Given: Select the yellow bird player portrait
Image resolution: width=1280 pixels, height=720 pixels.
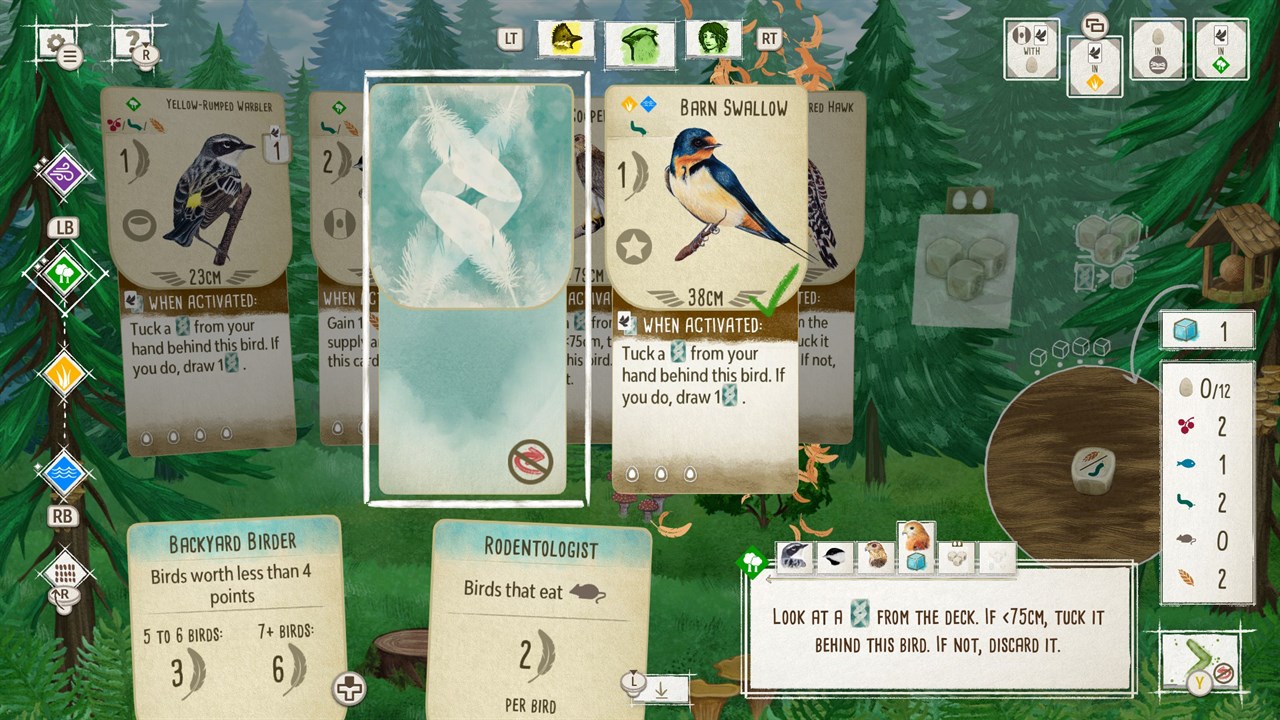Looking at the screenshot, I should pyautogui.click(x=566, y=39).
